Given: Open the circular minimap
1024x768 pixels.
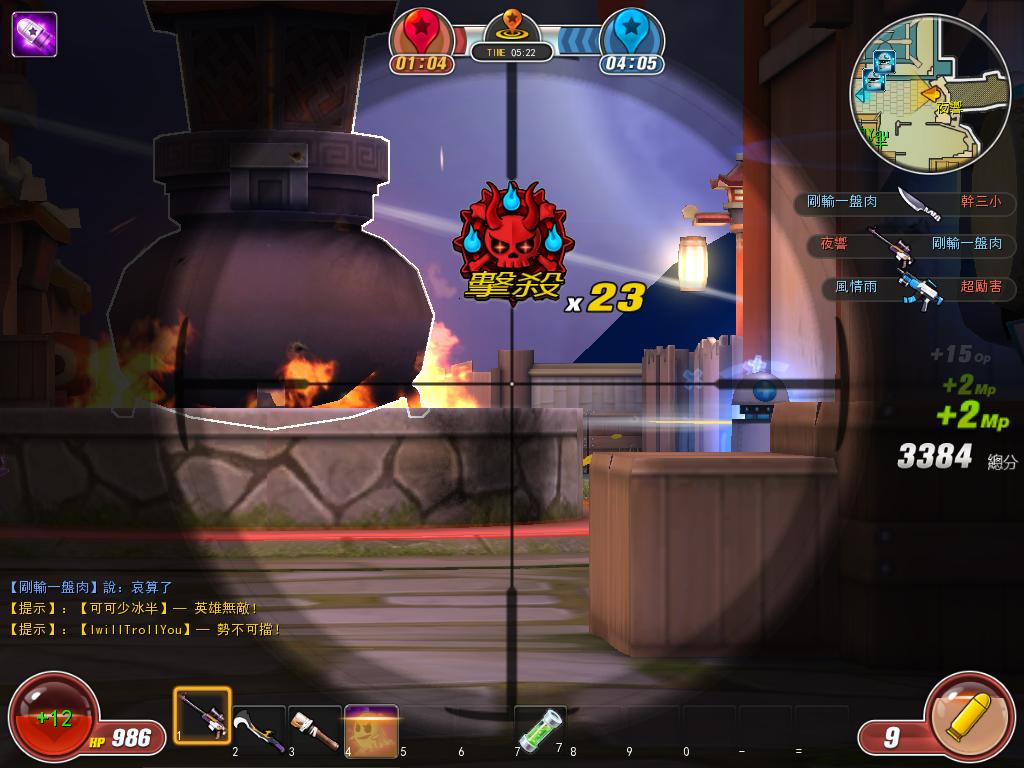Looking at the screenshot, I should tap(917, 95).
